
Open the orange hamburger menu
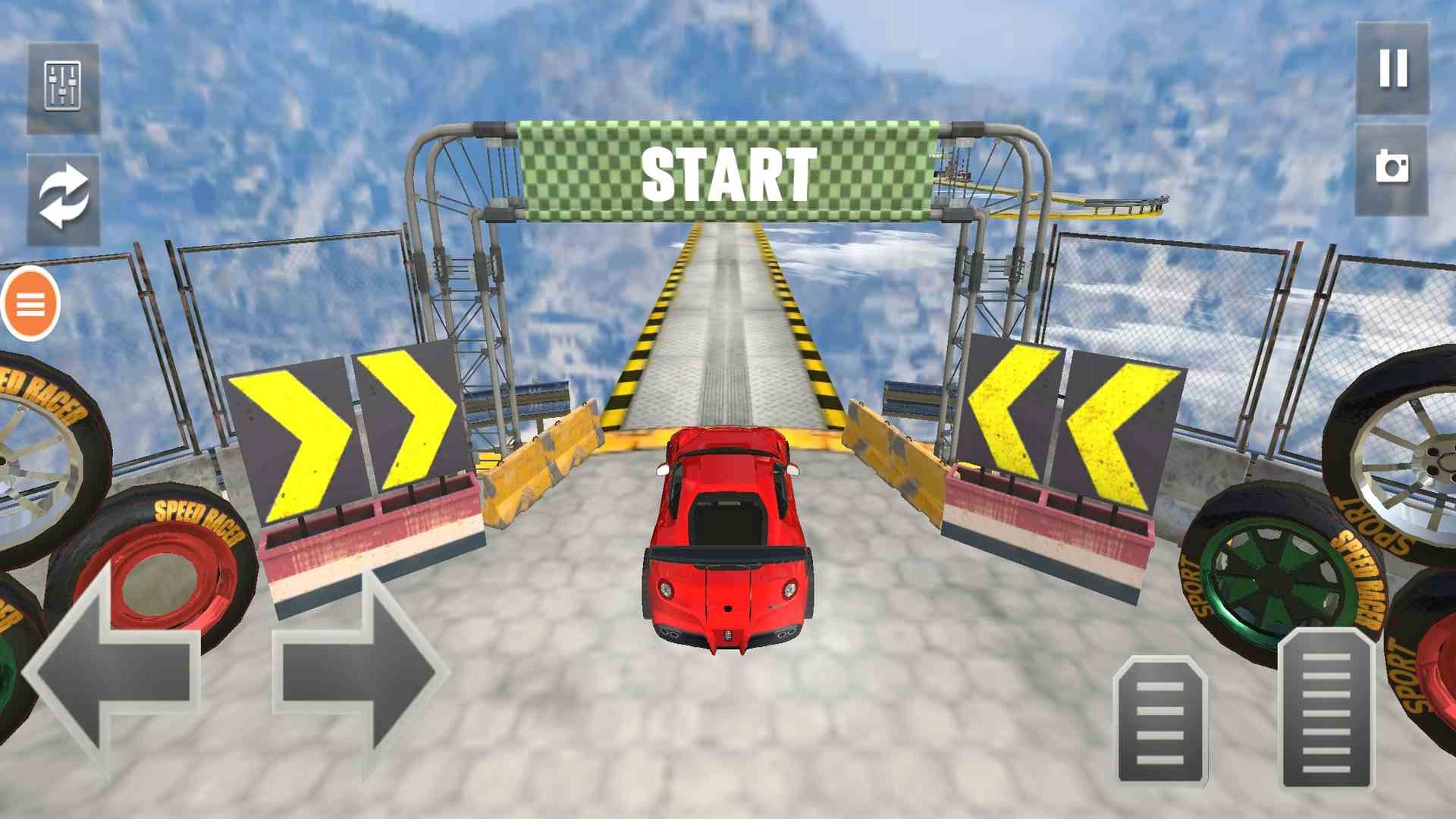coord(30,304)
